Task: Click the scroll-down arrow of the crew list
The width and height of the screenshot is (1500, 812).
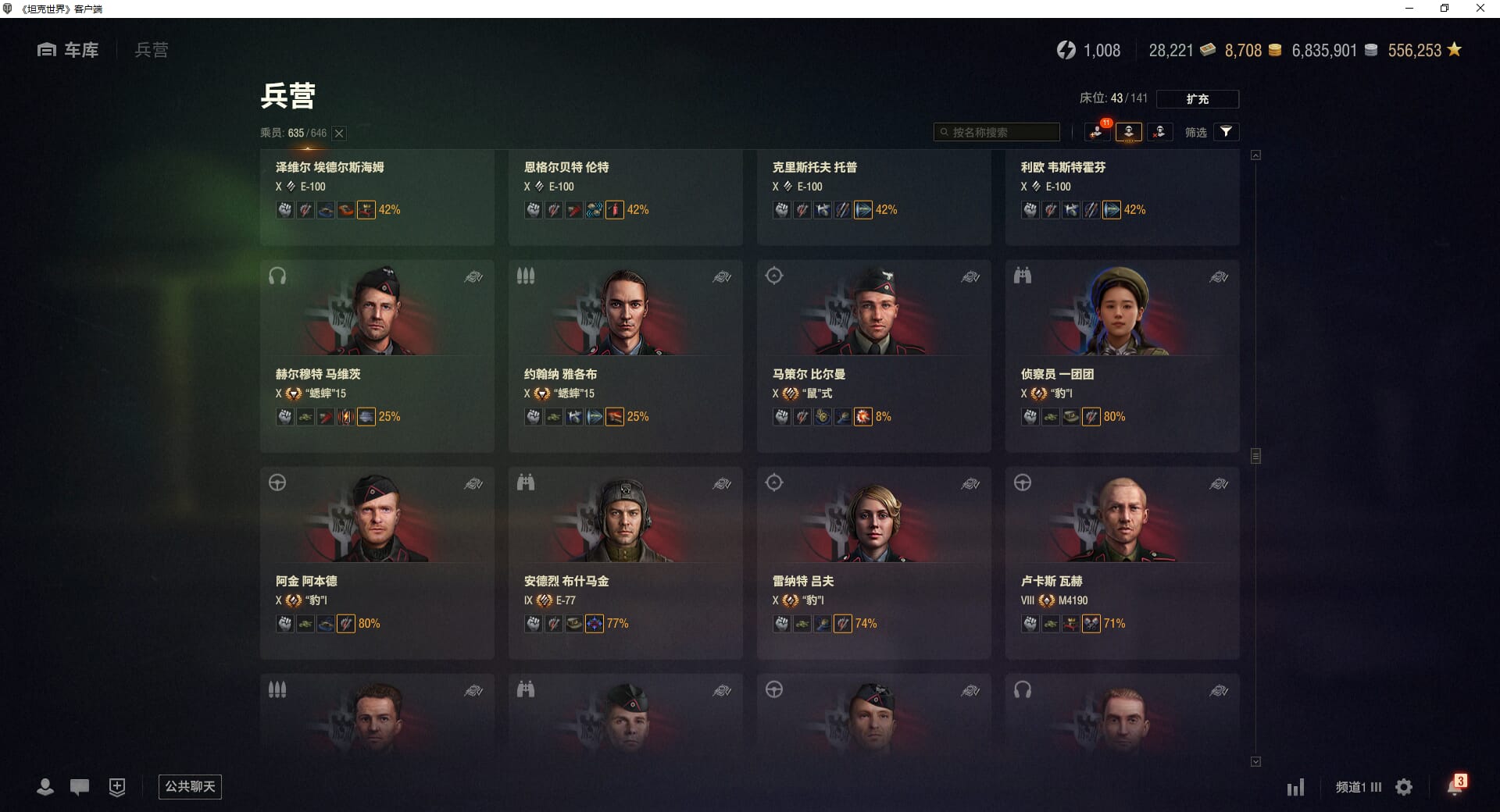Action: point(1255,761)
